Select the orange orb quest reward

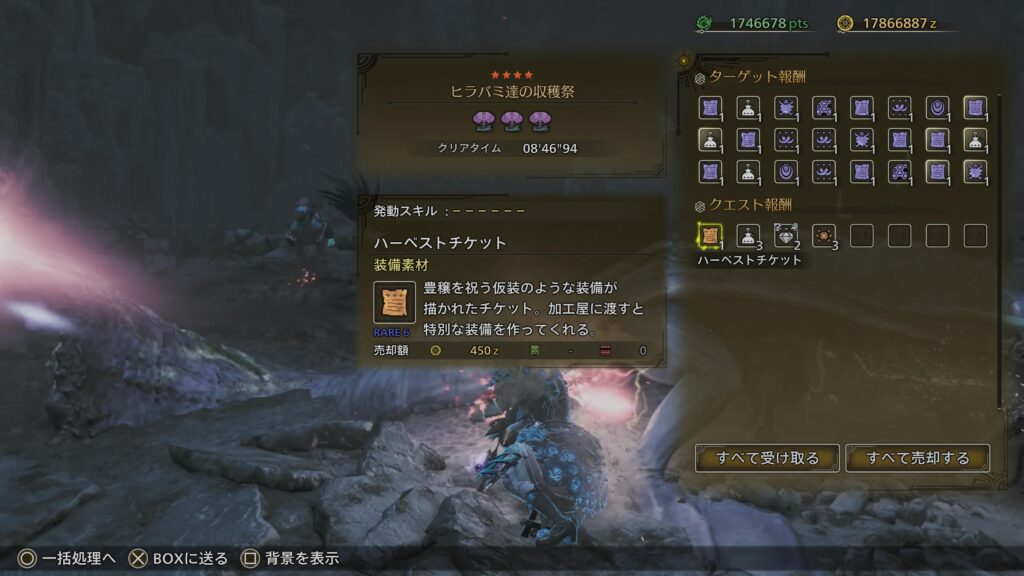tap(824, 236)
